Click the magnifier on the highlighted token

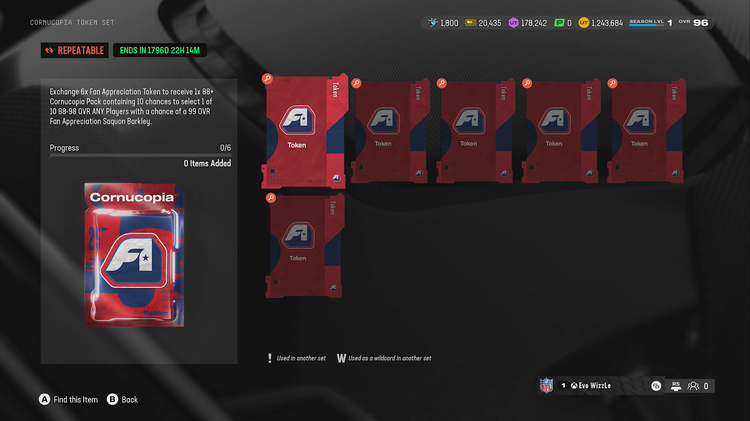[x=267, y=79]
